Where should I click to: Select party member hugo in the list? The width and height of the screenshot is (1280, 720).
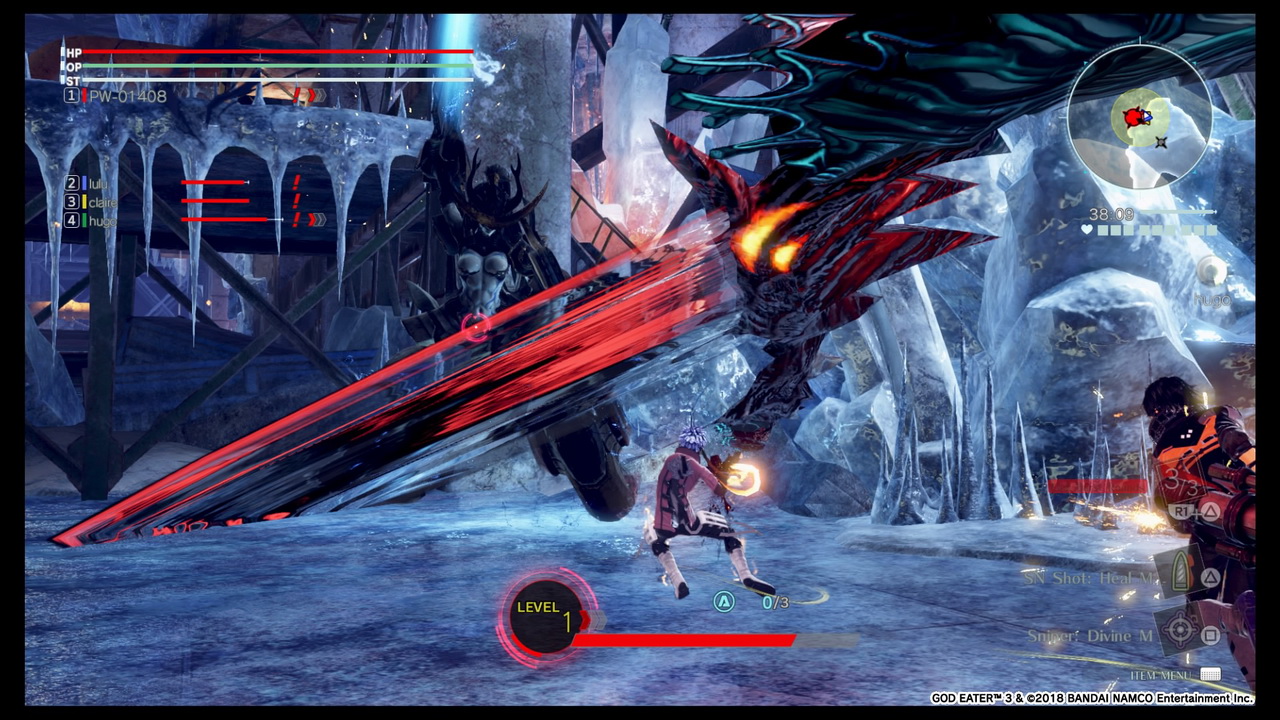(x=102, y=220)
